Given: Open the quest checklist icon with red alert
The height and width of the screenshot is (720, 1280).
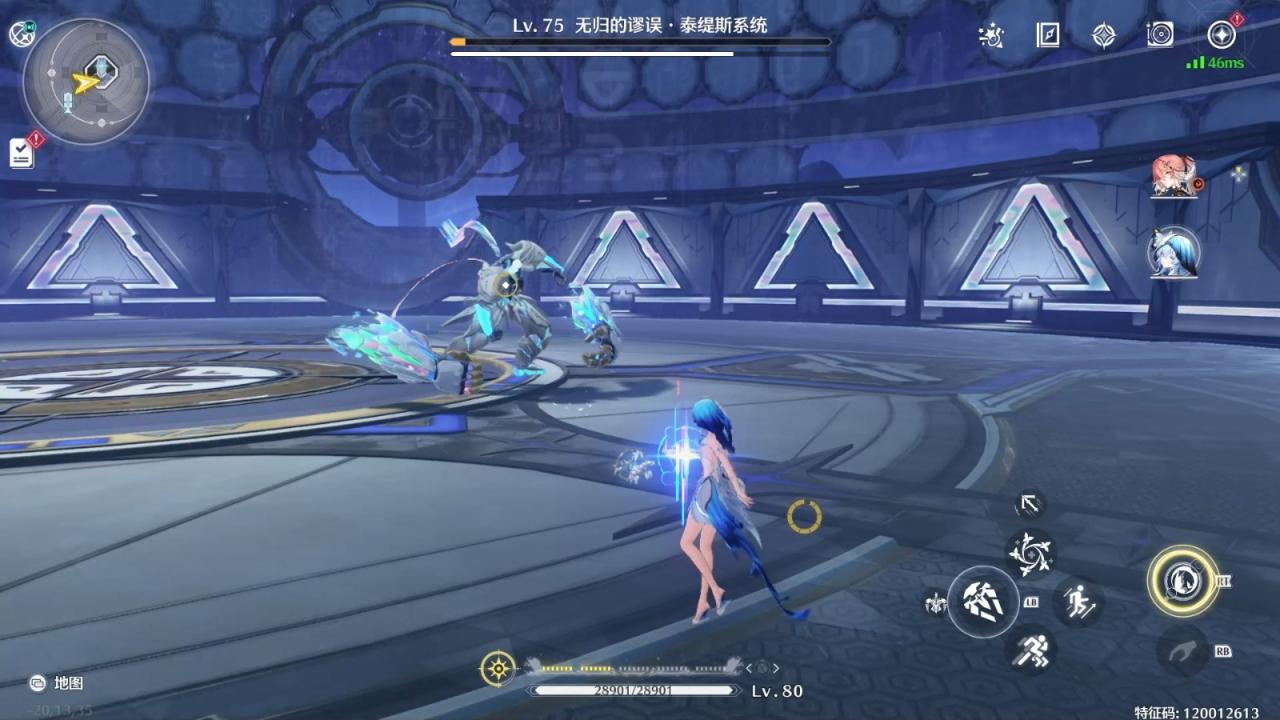Looking at the screenshot, I should (22, 152).
